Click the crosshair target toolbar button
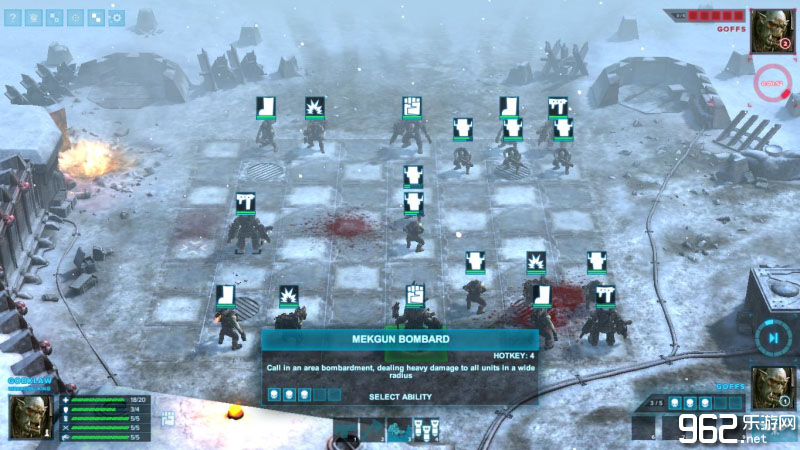Image resolution: width=800 pixels, height=450 pixels. [x=75, y=17]
